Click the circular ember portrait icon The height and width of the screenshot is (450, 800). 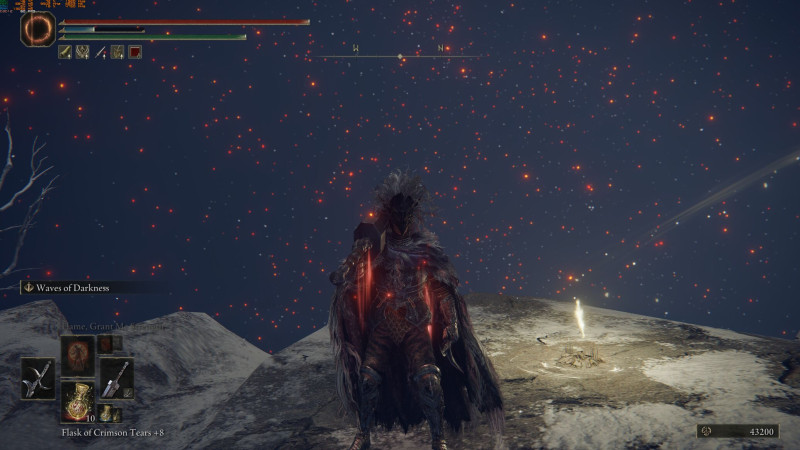[38, 30]
